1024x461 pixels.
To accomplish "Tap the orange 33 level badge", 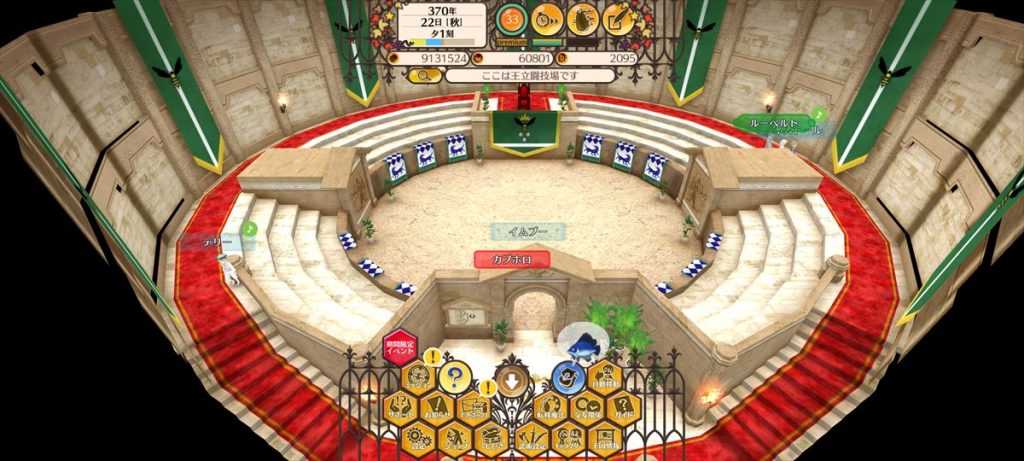I will pos(512,17).
